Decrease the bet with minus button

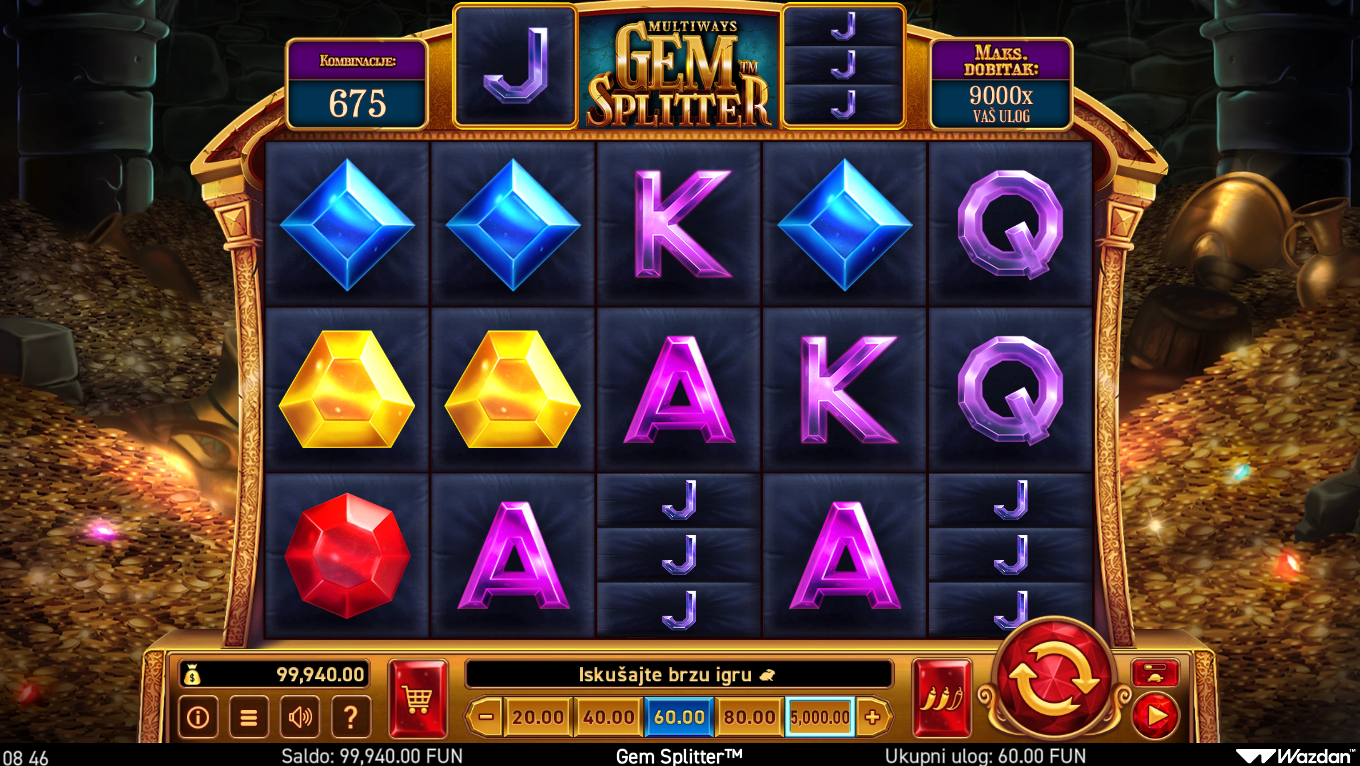click(x=485, y=716)
